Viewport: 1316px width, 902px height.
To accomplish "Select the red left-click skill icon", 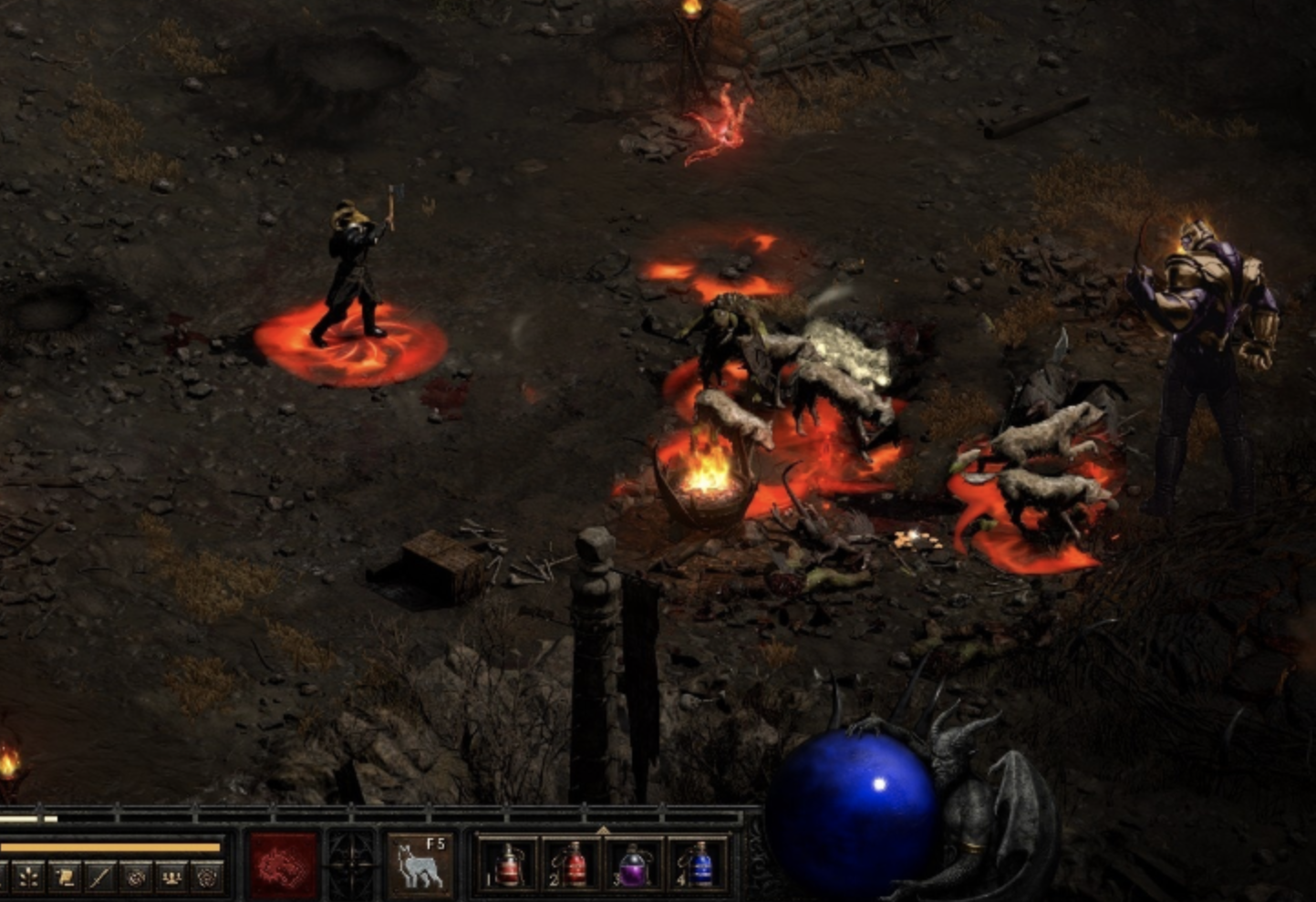I will 284,865.
